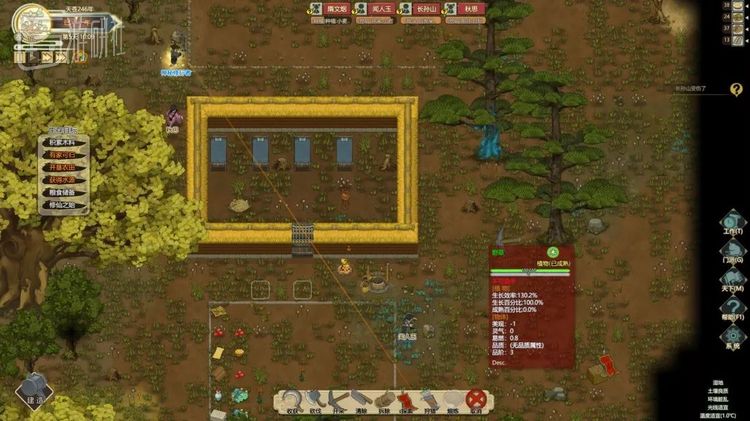
Task: Choose the 粮食储备 objective
Action: coord(67,192)
